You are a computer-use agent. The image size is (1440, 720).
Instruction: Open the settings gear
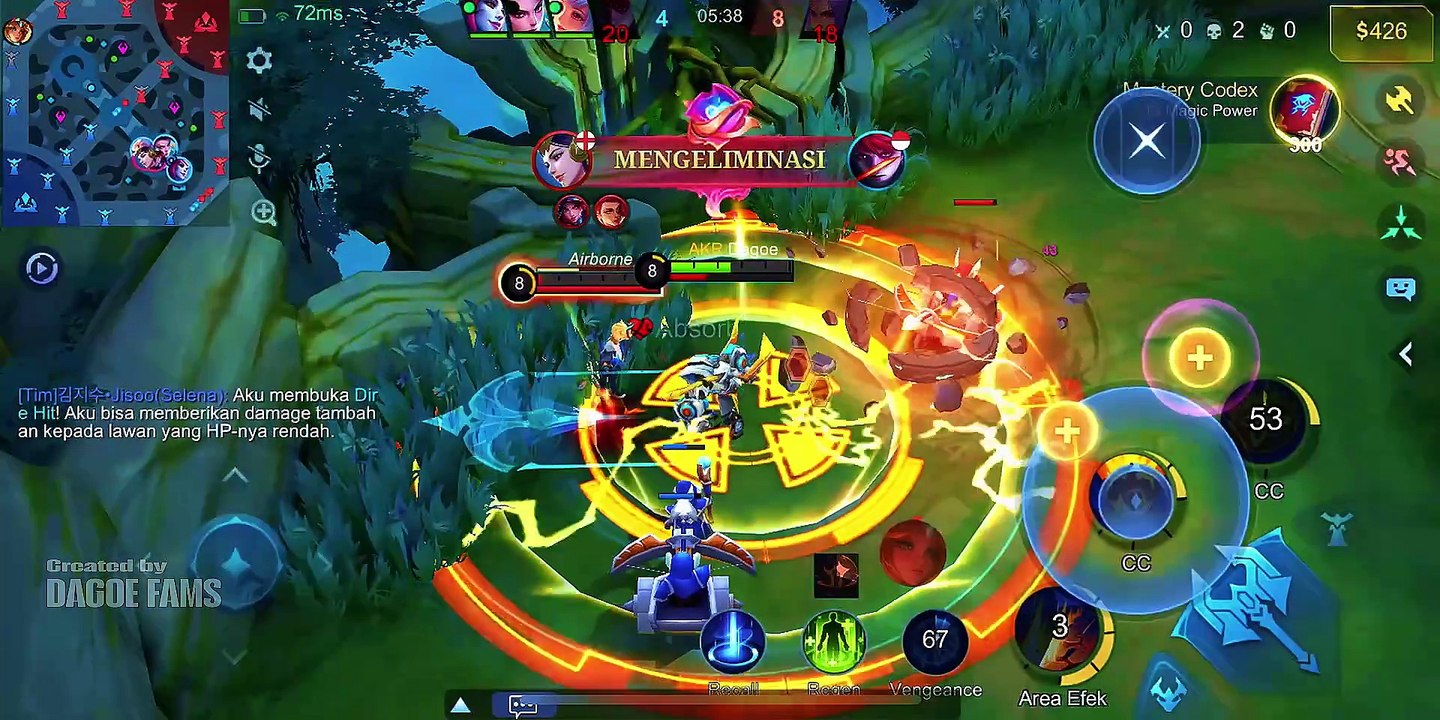coord(259,61)
